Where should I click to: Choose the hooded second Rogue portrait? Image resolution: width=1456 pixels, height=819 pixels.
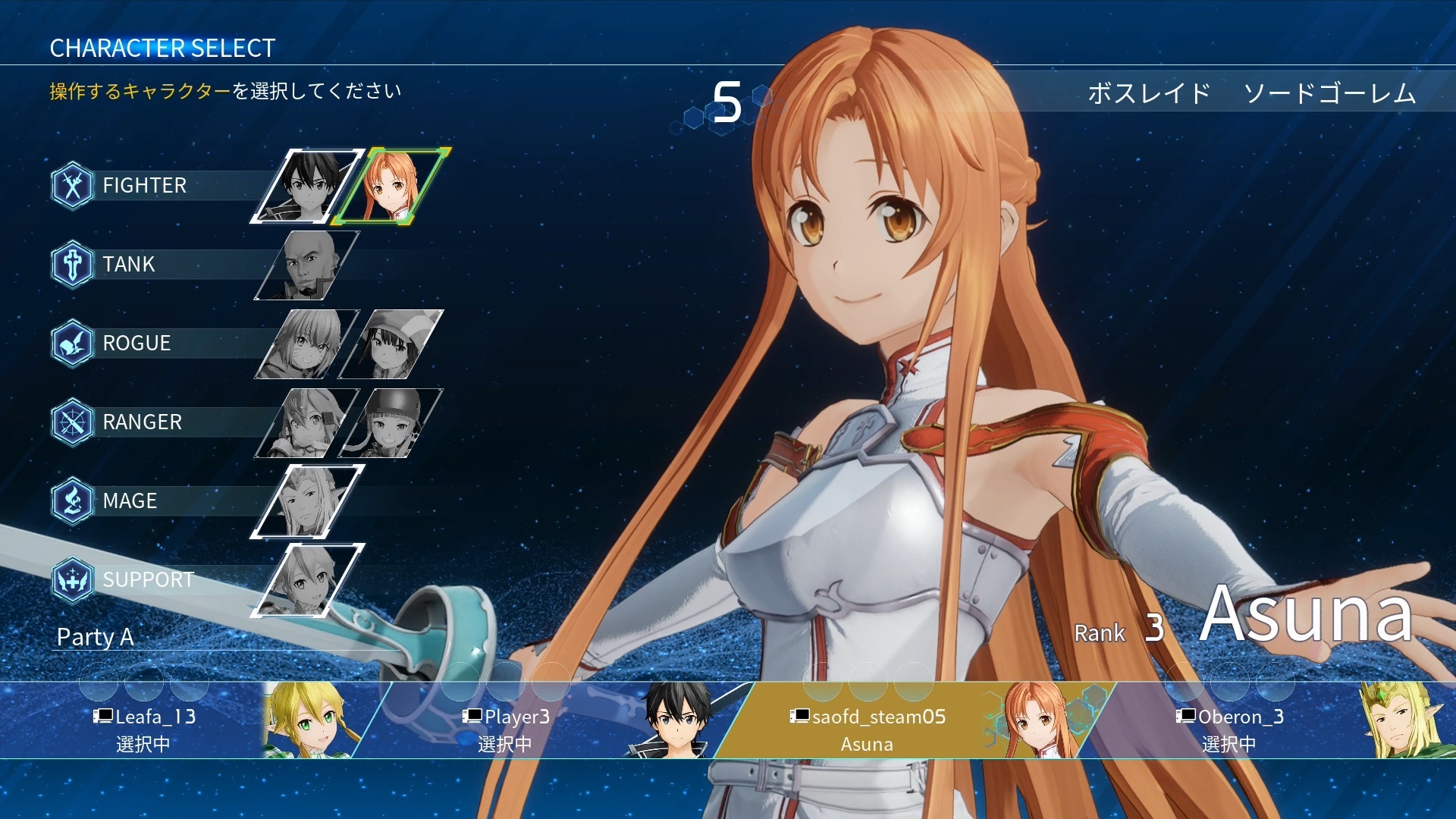click(x=391, y=344)
